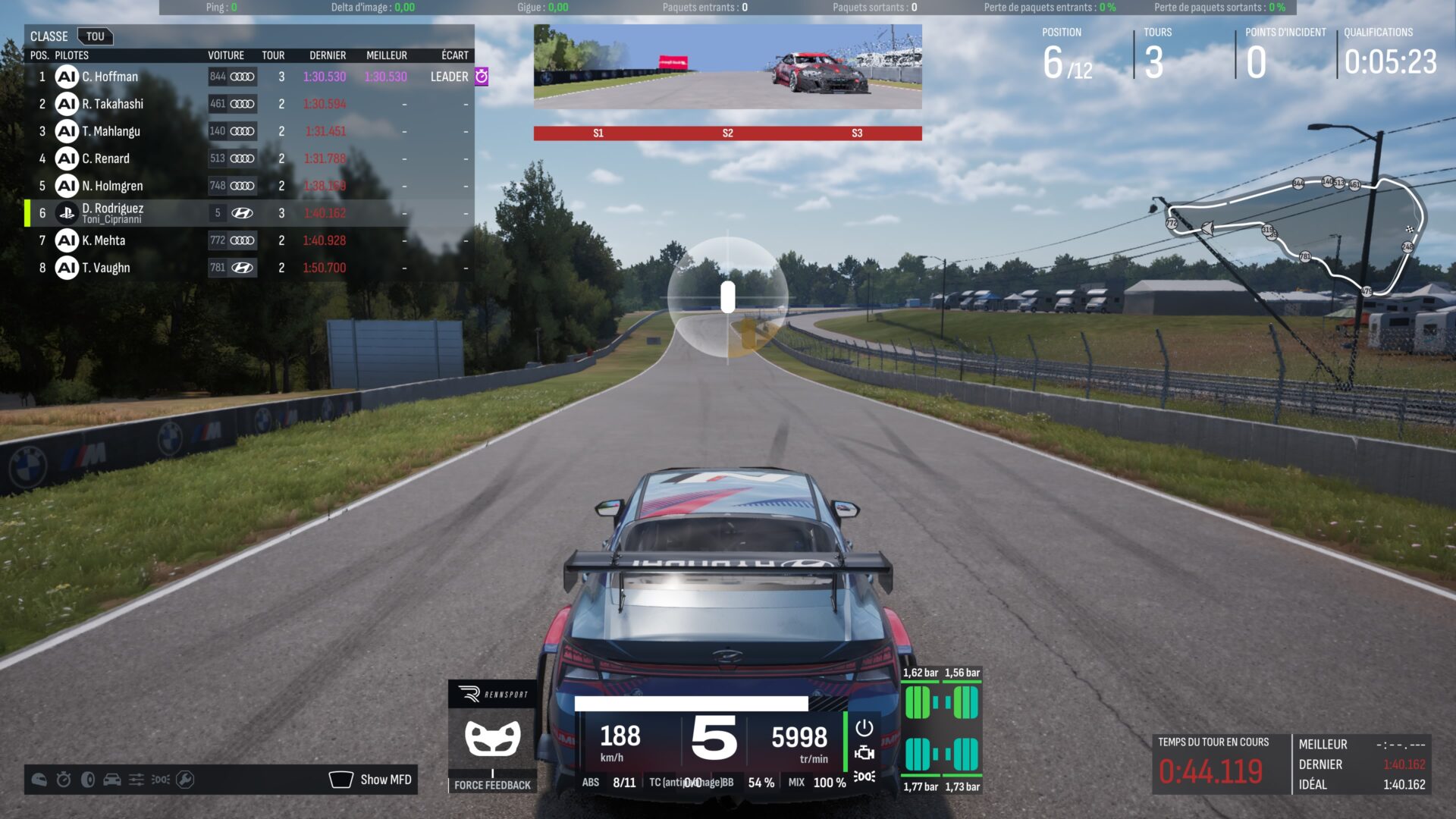Open the wrench pit/repair icon

185,780
